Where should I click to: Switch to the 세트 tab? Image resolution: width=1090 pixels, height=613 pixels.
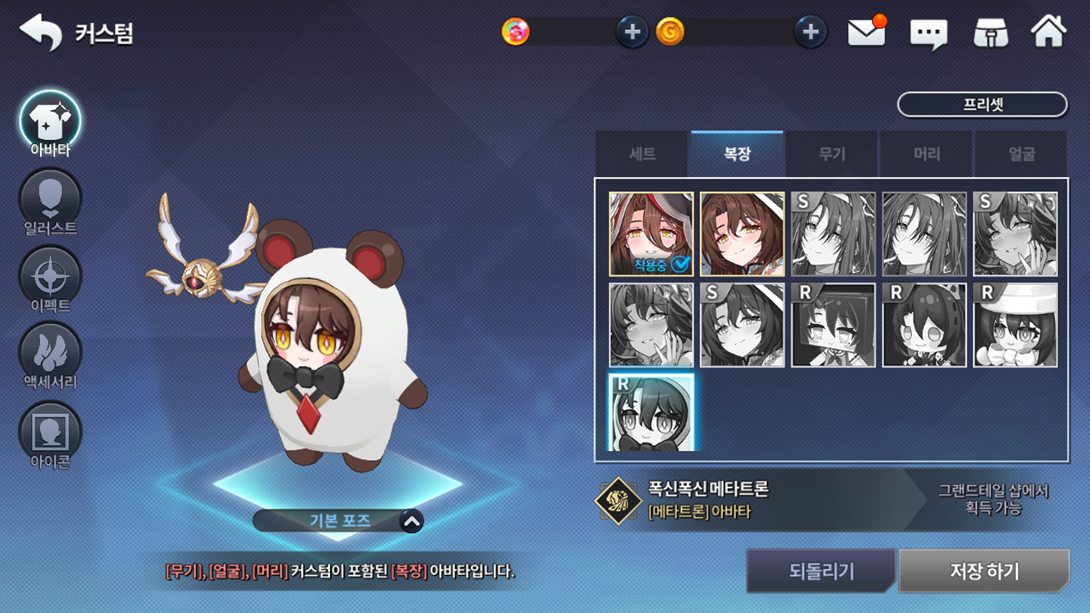[642, 154]
